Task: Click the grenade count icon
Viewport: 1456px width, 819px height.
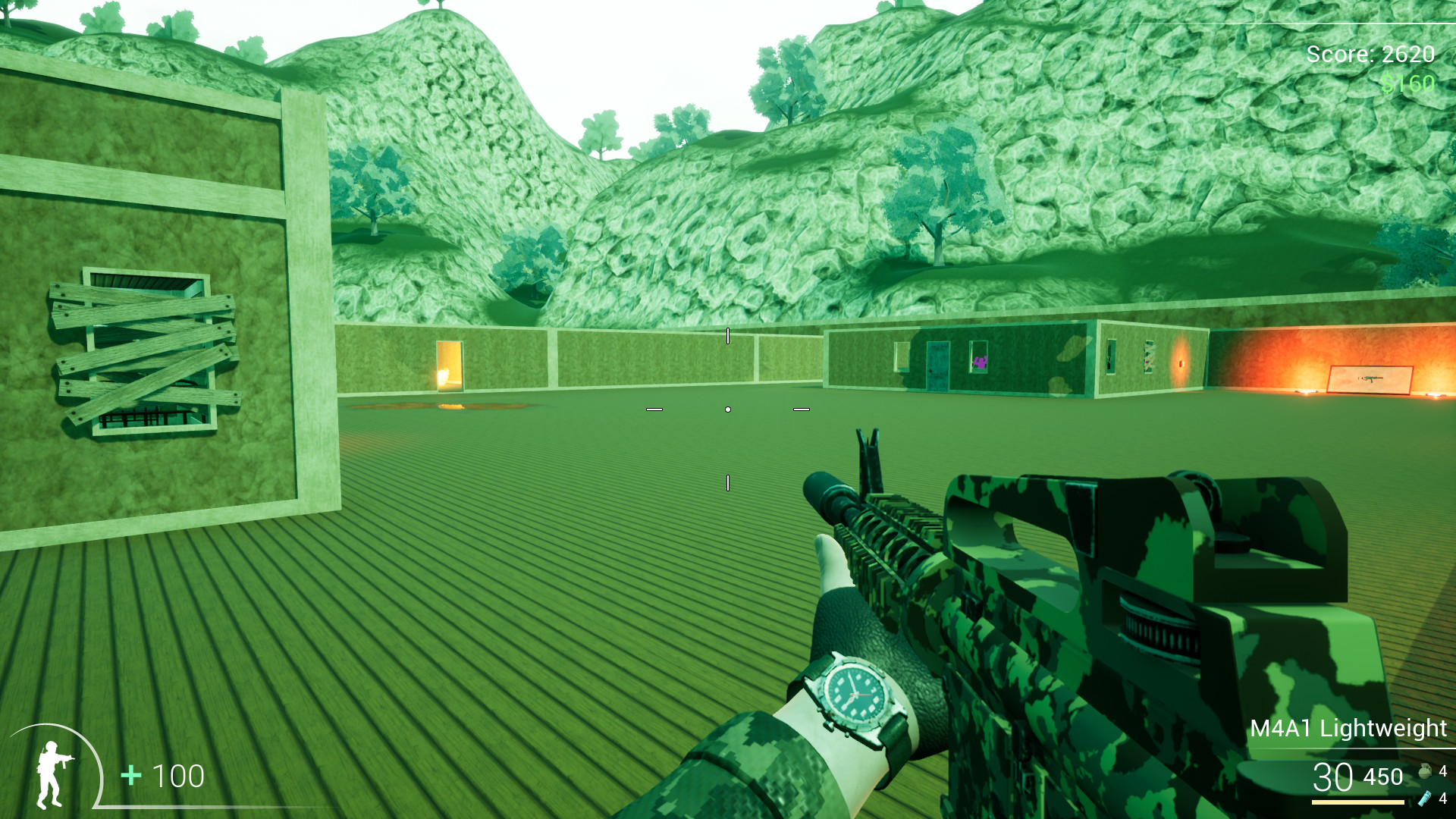Action: (x=1425, y=772)
